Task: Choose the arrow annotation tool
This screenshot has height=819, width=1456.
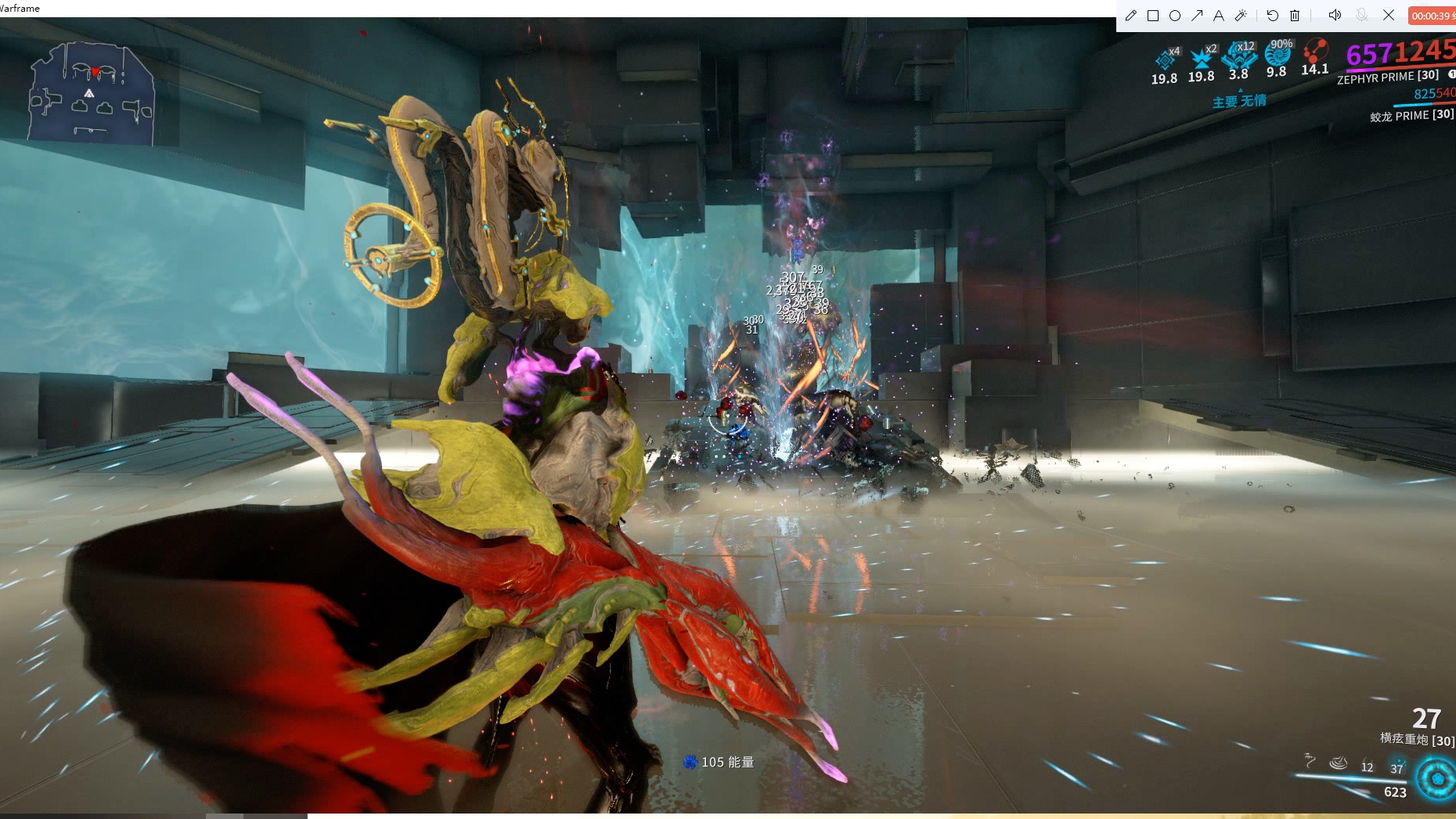Action: click(x=1197, y=16)
